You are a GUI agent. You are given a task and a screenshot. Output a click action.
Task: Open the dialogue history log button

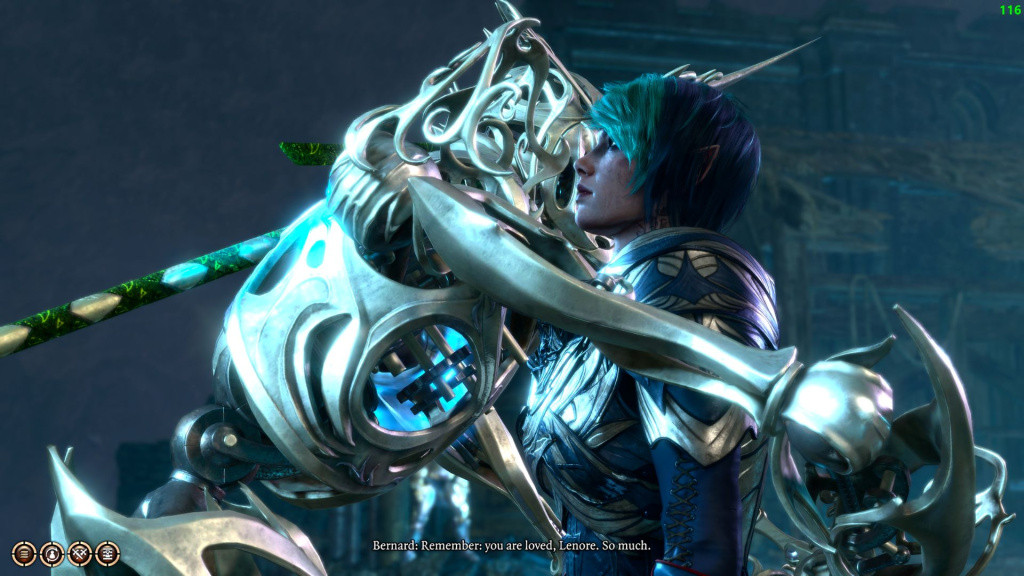click(x=24, y=553)
